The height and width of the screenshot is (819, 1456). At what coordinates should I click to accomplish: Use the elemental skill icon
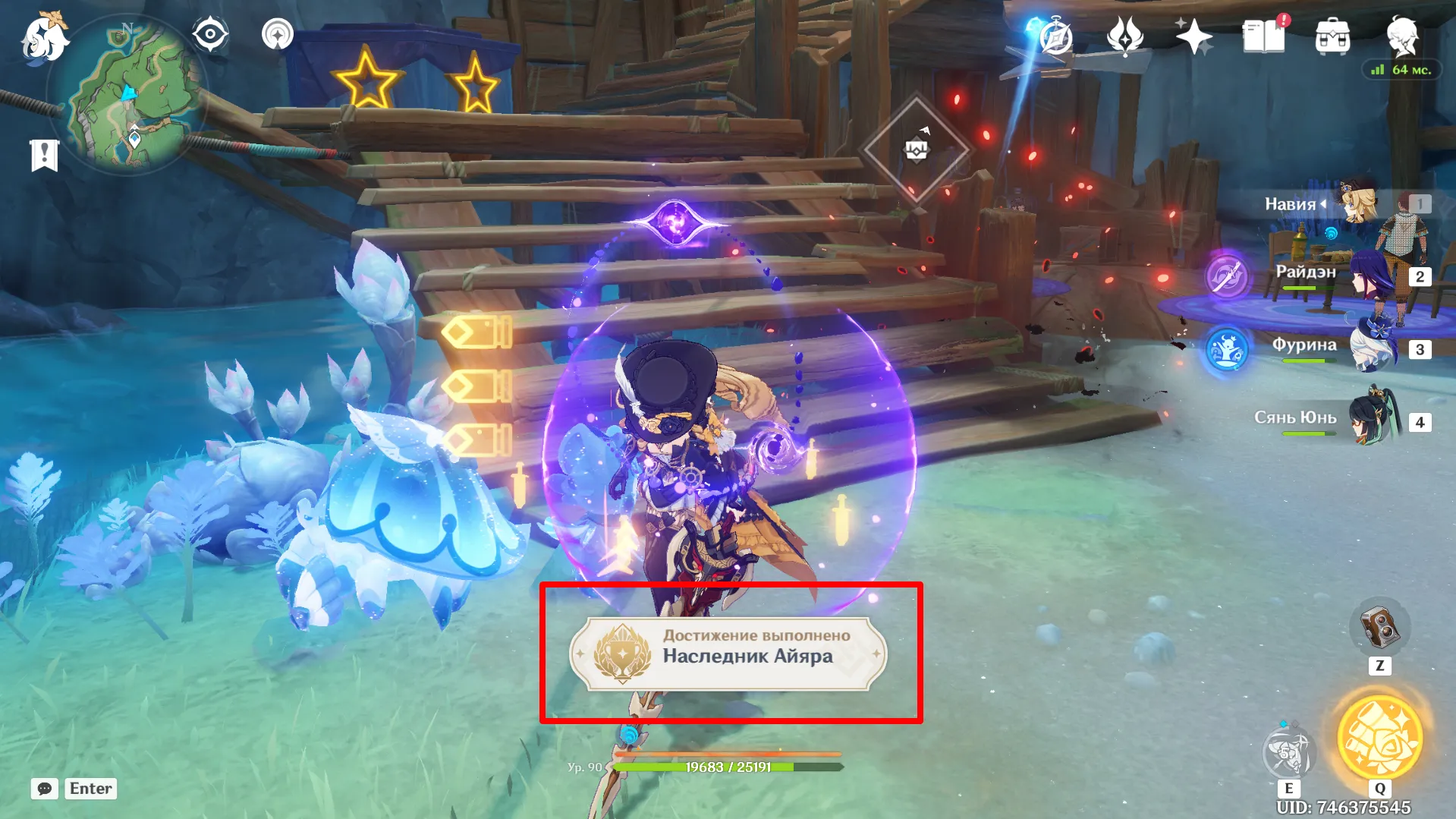(1288, 751)
